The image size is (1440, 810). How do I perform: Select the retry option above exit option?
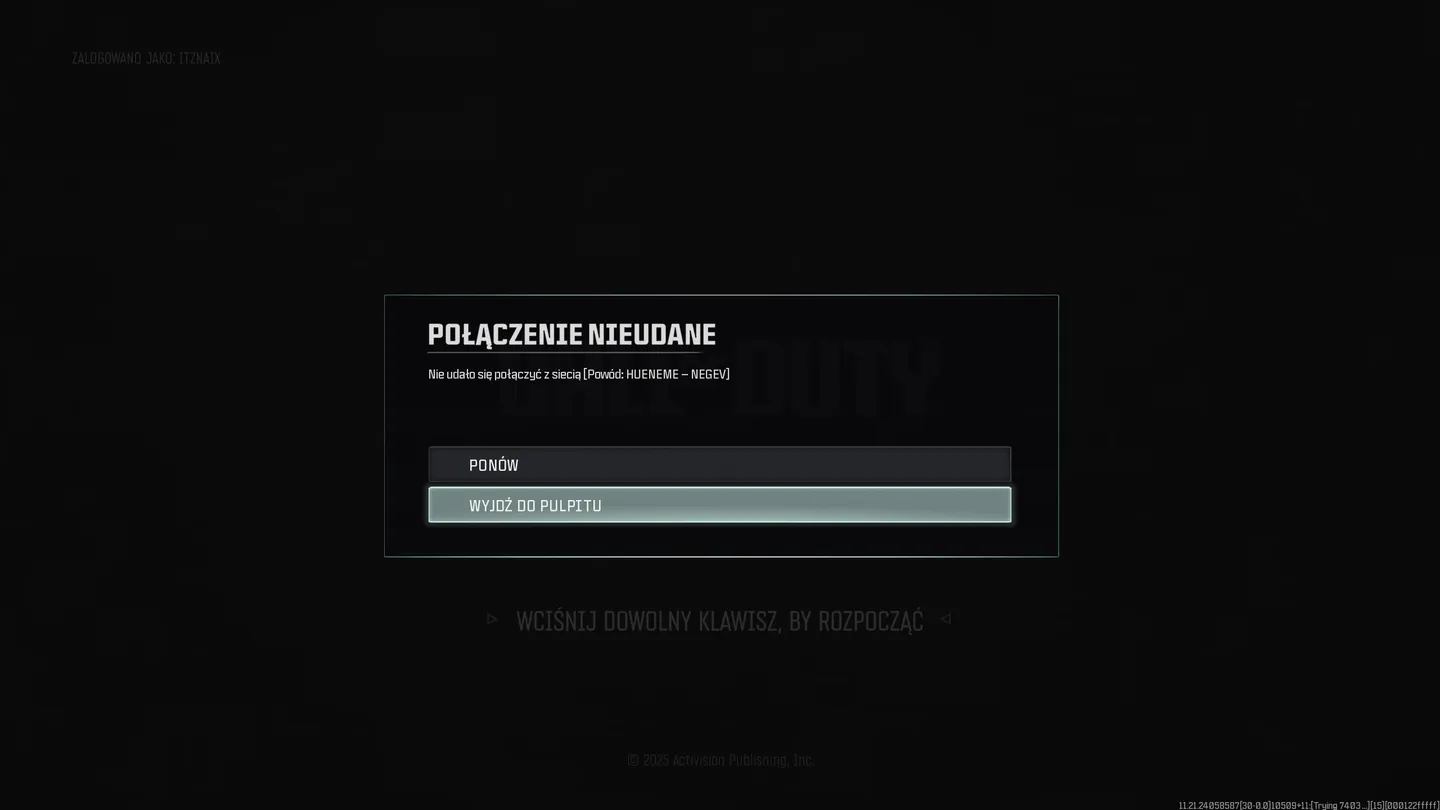(720, 464)
